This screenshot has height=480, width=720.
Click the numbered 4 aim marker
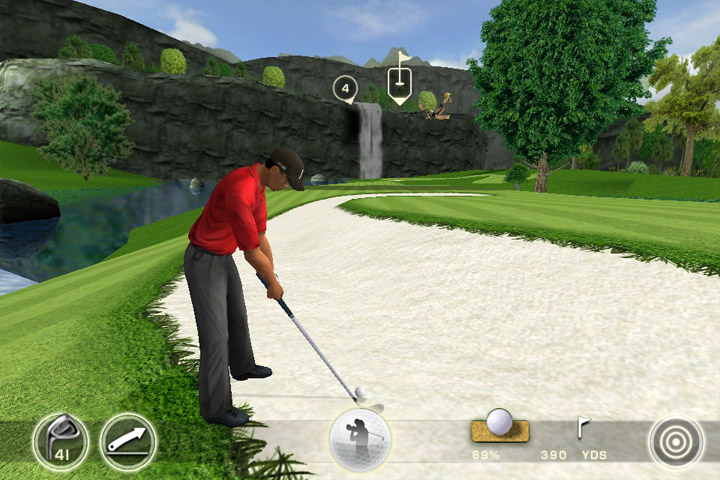[346, 89]
